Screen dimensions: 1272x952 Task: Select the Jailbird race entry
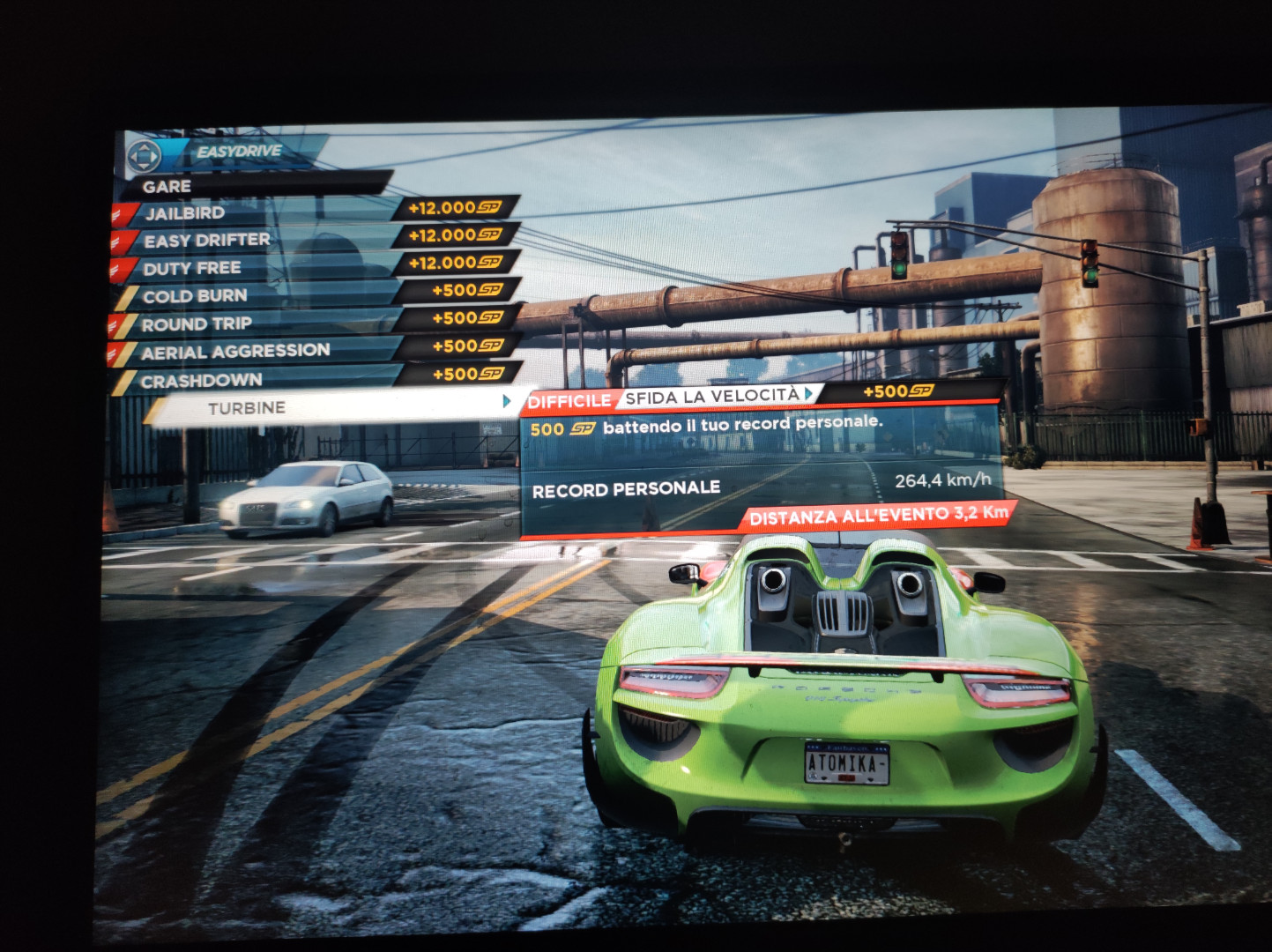coord(185,213)
